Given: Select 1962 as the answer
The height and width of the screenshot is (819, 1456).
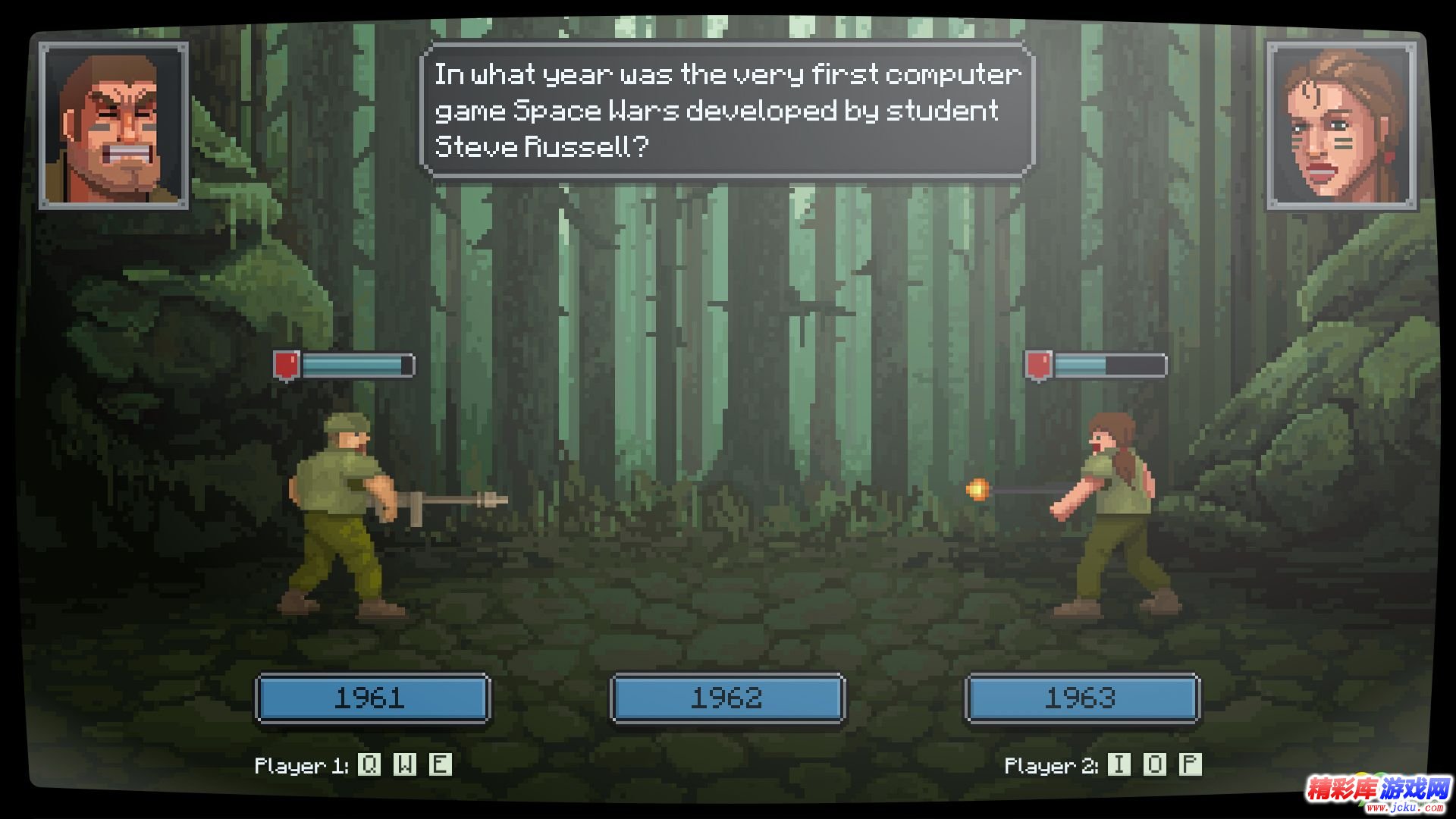Looking at the screenshot, I should [727, 698].
